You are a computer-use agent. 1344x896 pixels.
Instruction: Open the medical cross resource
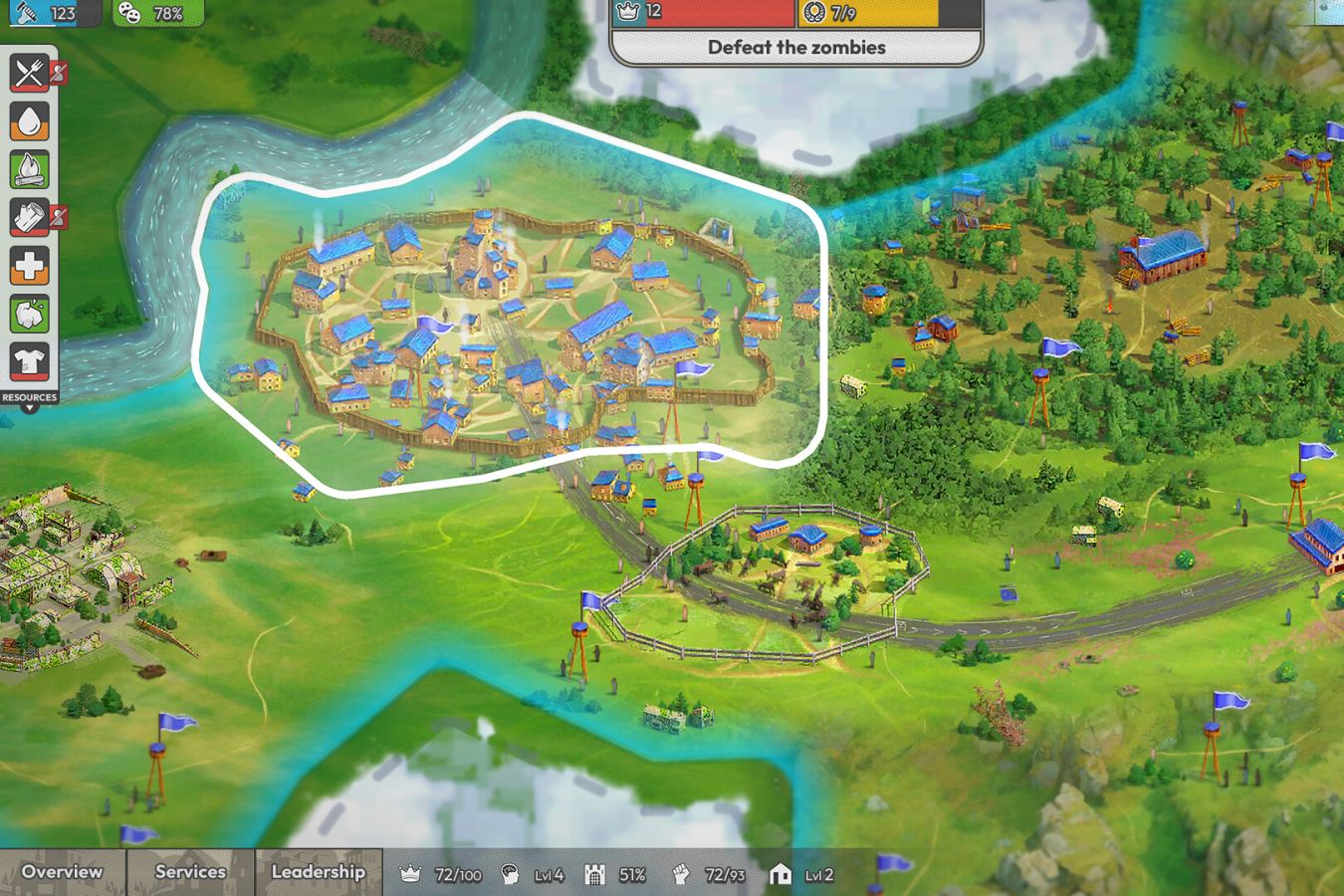point(30,266)
